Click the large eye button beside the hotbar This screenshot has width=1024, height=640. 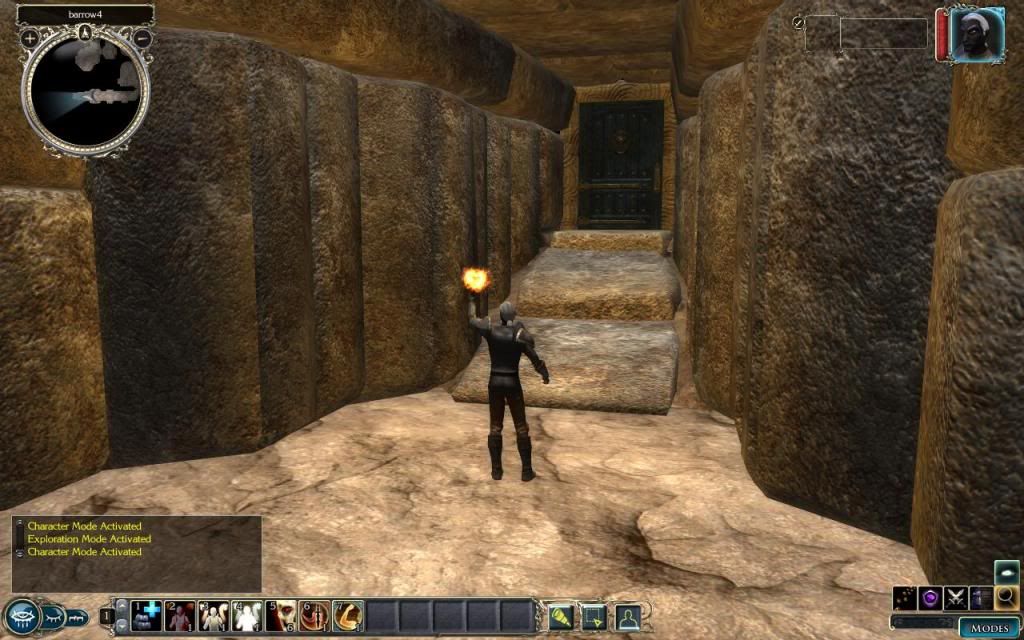tap(20, 617)
